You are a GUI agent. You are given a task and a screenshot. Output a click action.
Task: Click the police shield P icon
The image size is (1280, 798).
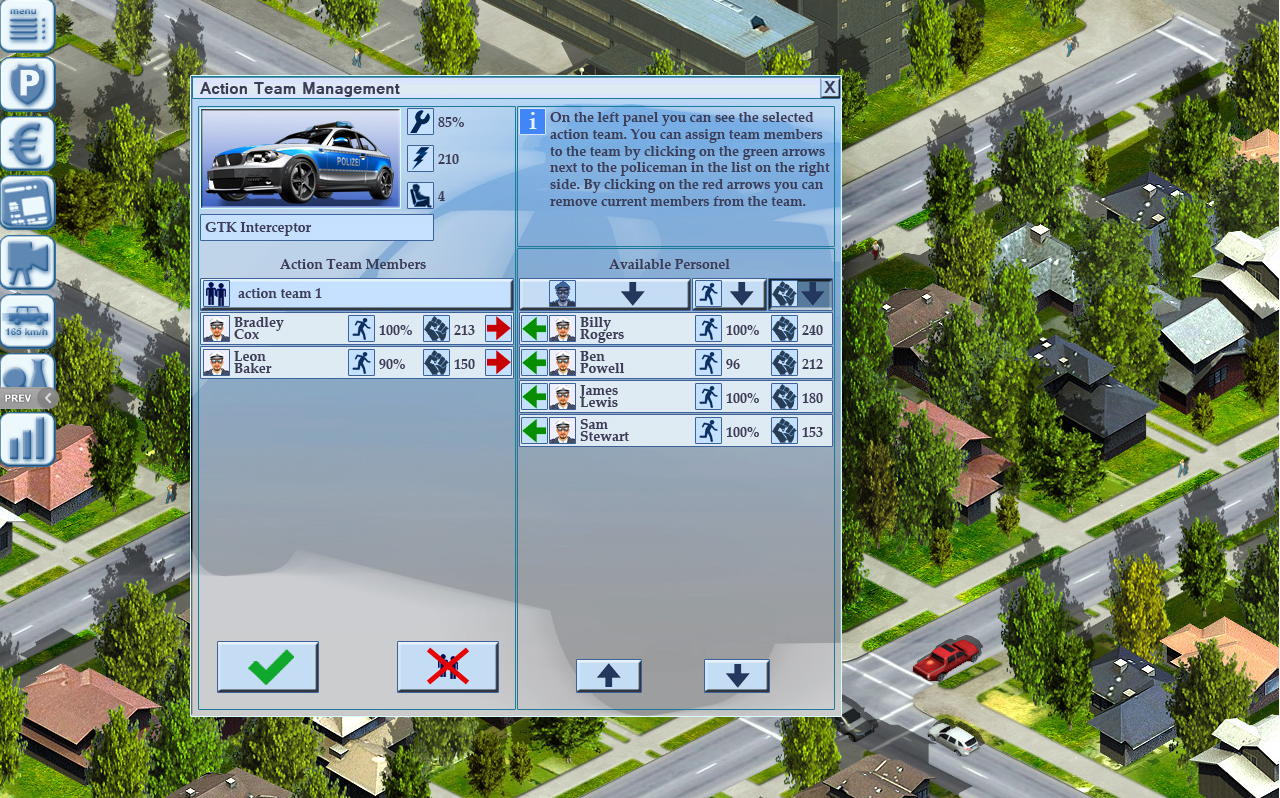tap(27, 84)
